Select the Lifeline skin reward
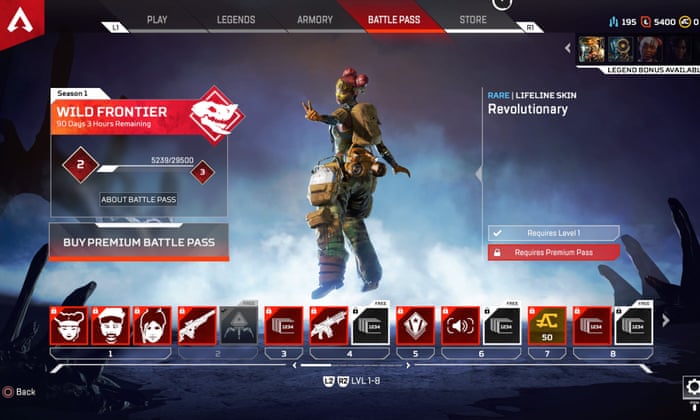700x420 pixels. (x=66, y=326)
